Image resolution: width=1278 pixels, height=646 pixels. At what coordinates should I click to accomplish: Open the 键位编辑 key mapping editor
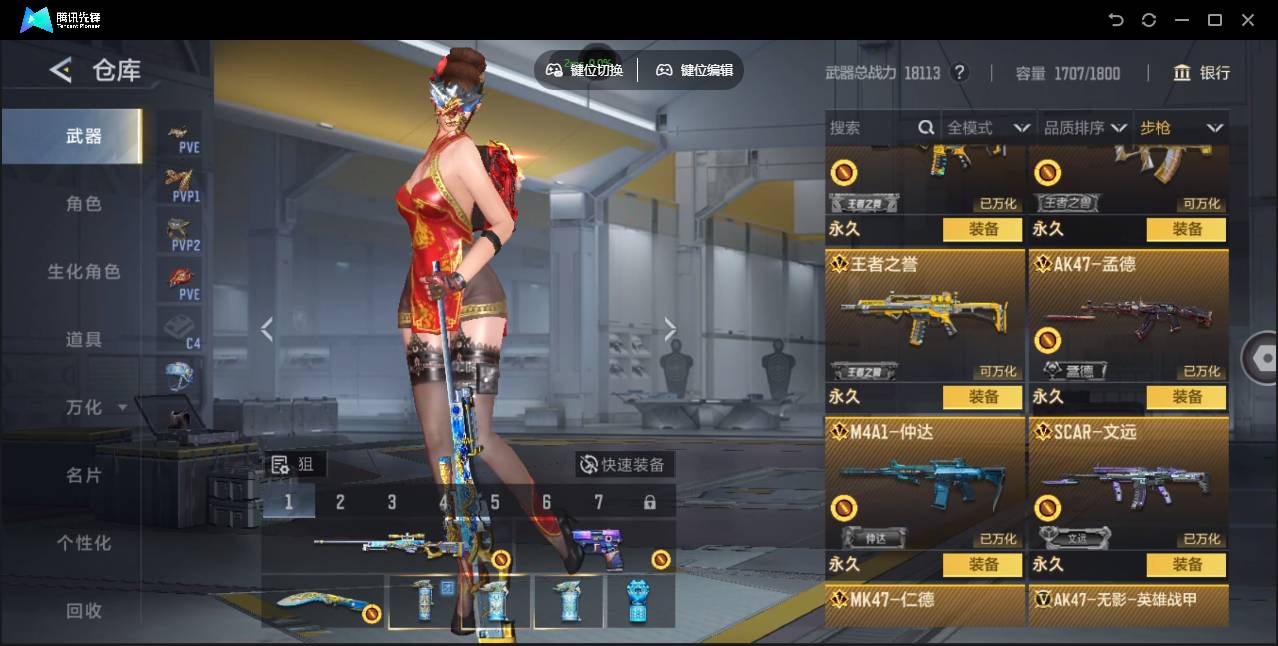tap(695, 70)
